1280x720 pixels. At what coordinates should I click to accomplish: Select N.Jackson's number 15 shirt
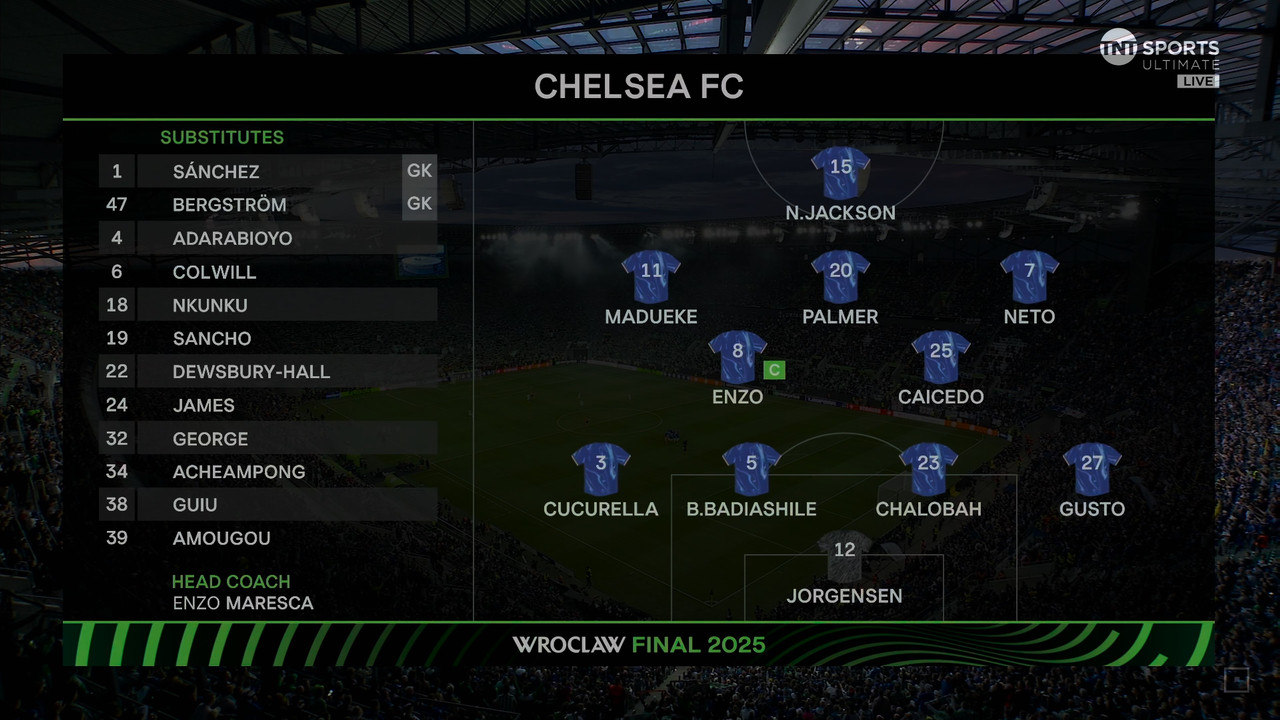coord(840,173)
